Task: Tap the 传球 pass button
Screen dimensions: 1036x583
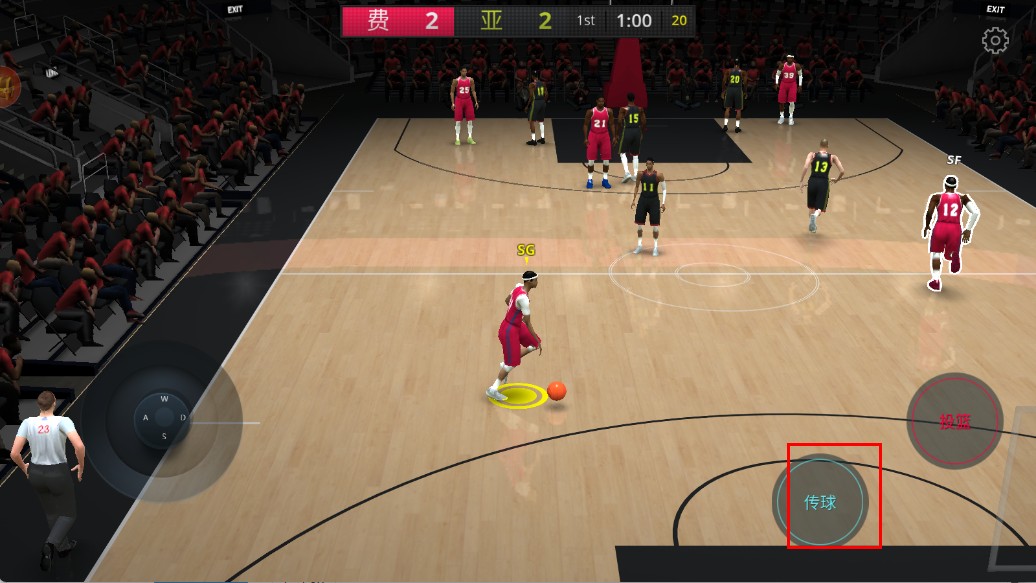Action: tap(820, 502)
